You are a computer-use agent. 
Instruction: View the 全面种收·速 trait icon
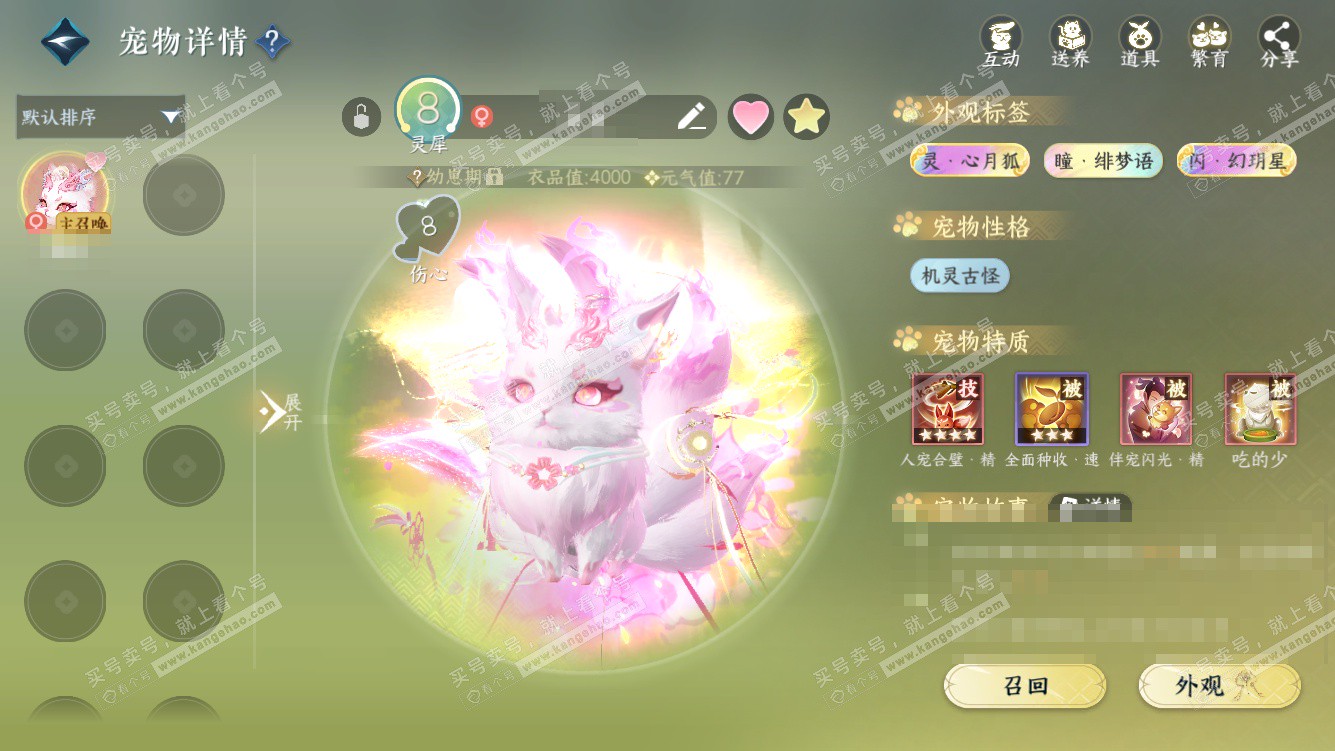(1052, 409)
